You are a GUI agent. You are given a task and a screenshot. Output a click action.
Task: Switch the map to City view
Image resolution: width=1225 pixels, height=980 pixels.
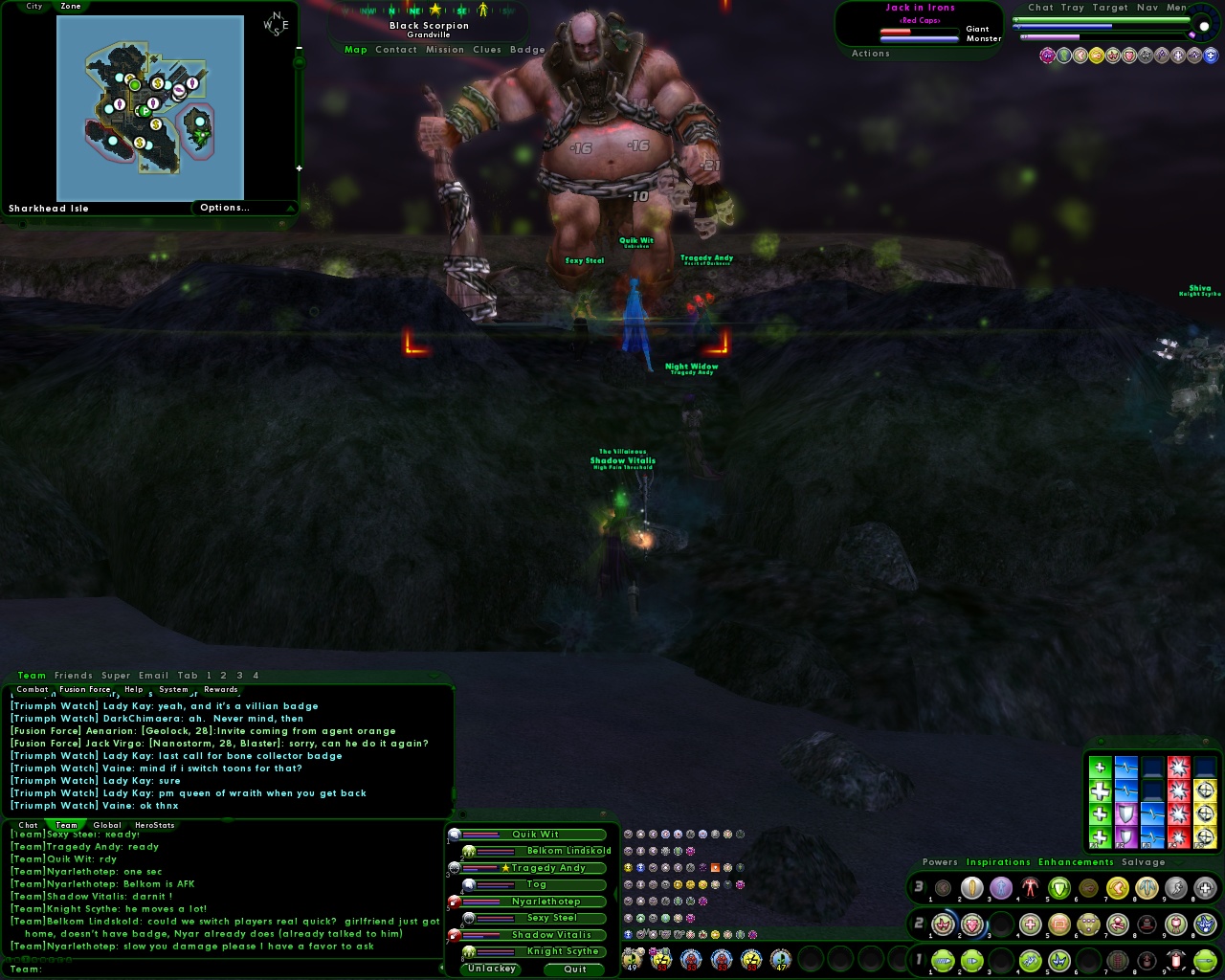(x=34, y=7)
